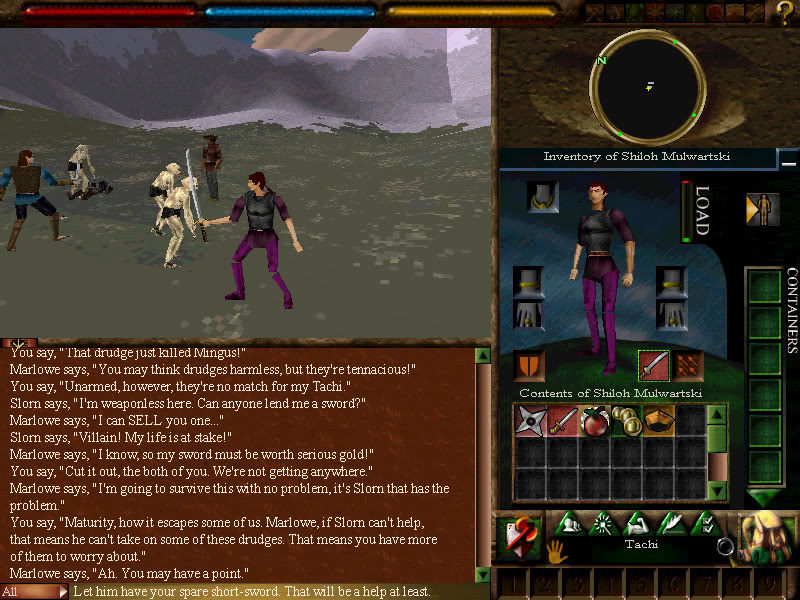Choose the gold coins stack
The height and width of the screenshot is (600, 800).
tap(626, 421)
